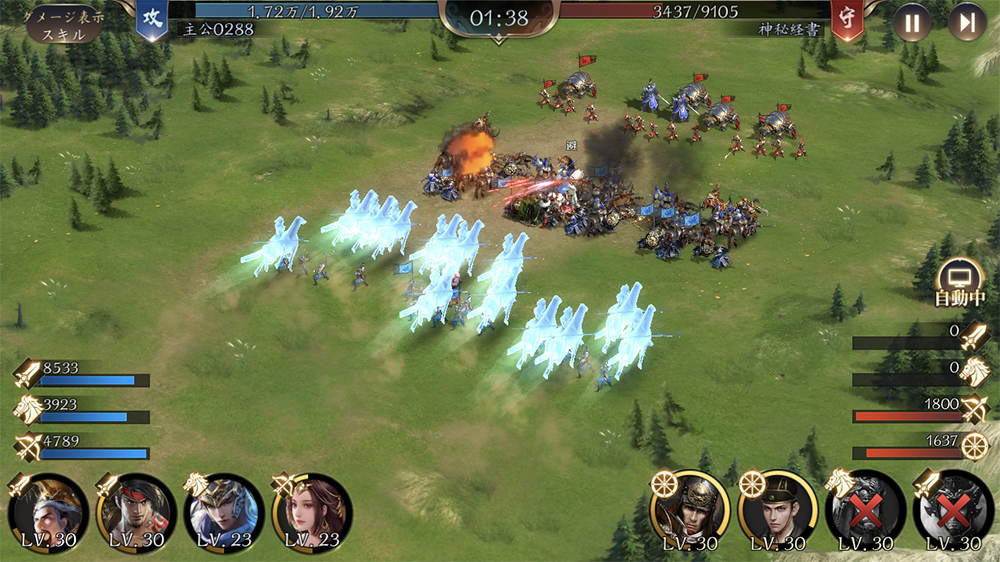Toggle the 自動中 auto-battle mode
Screen dimensions: 1000x562
click(960, 281)
